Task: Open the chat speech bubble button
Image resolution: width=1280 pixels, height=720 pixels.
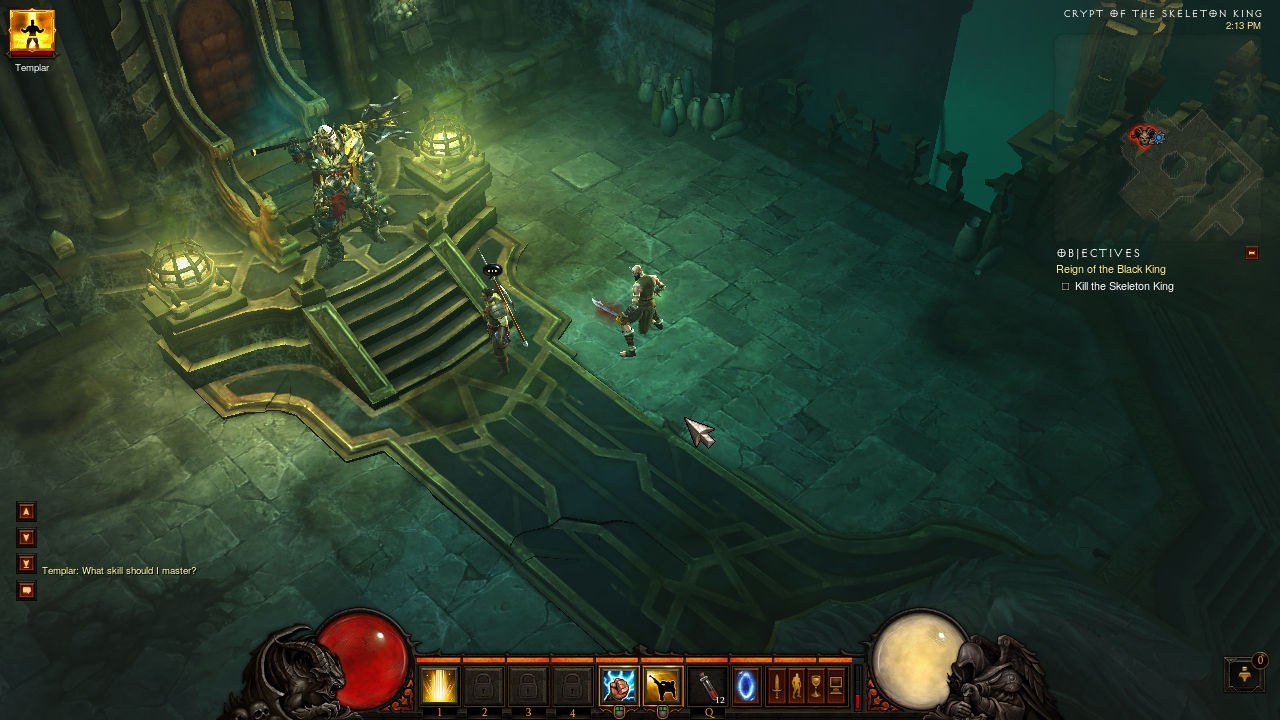Action: pyautogui.click(x=27, y=590)
